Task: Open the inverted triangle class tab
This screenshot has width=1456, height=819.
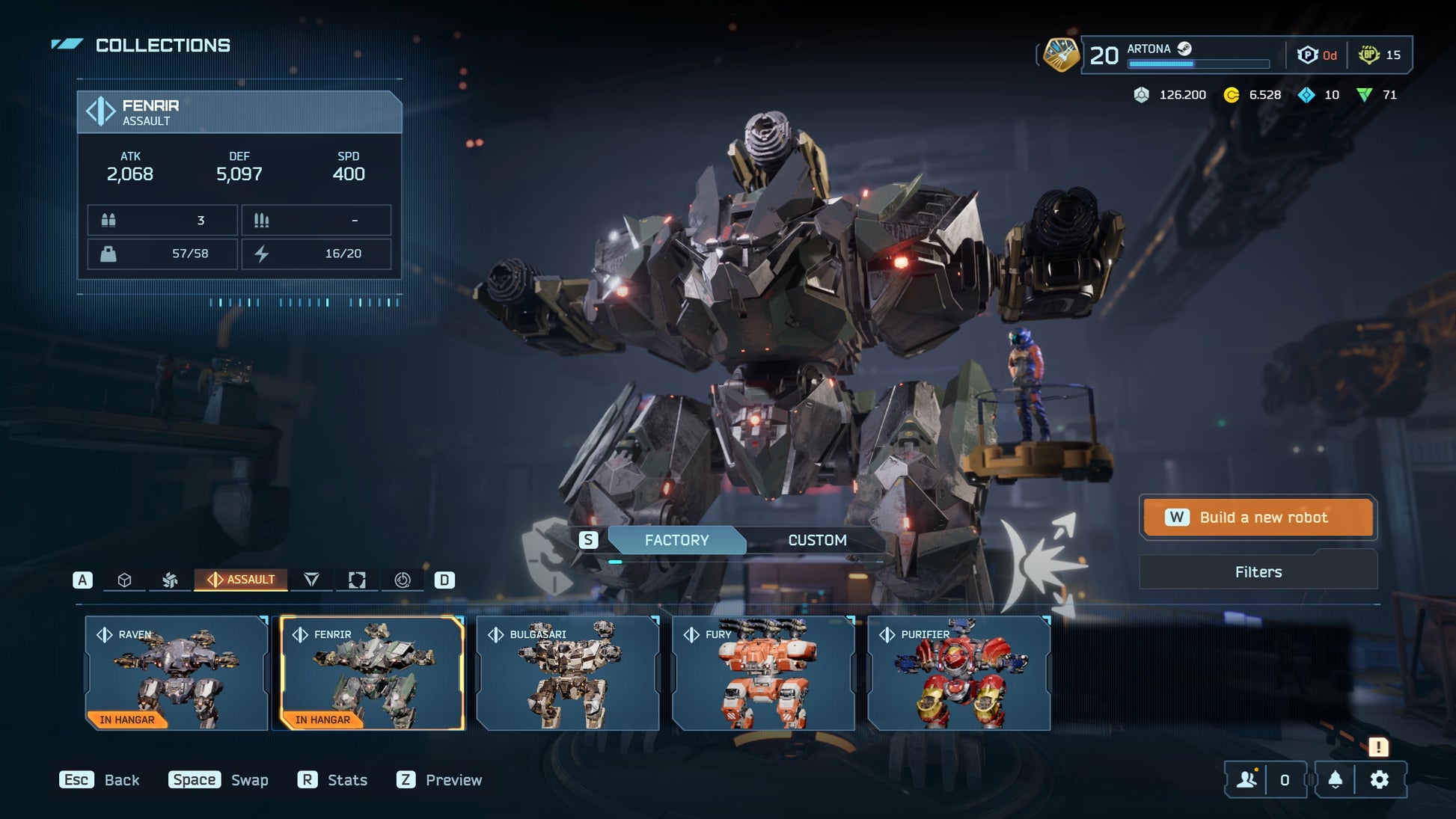Action: 311,580
